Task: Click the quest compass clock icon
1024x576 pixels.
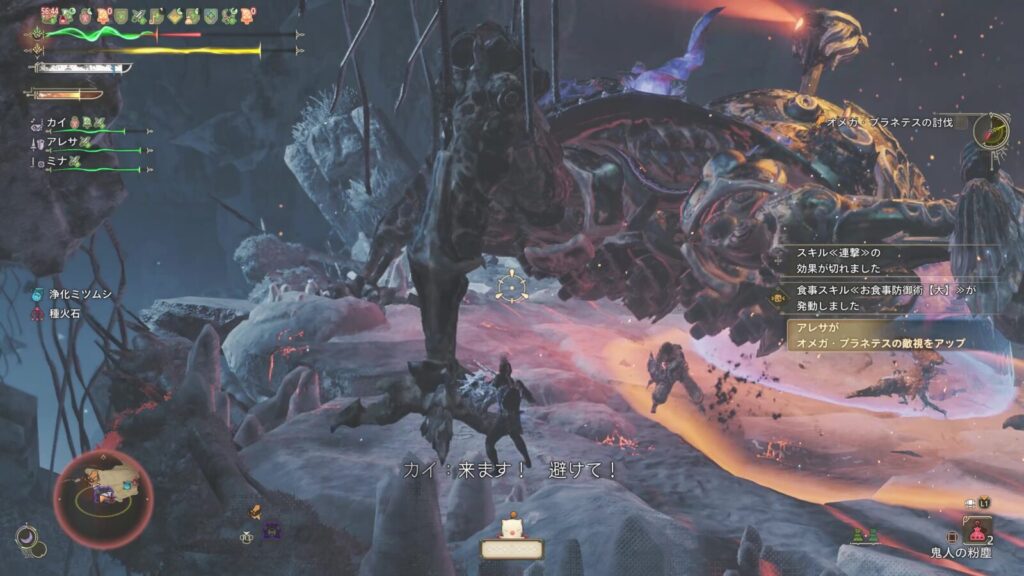Action: pyautogui.click(x=990, y=131)
